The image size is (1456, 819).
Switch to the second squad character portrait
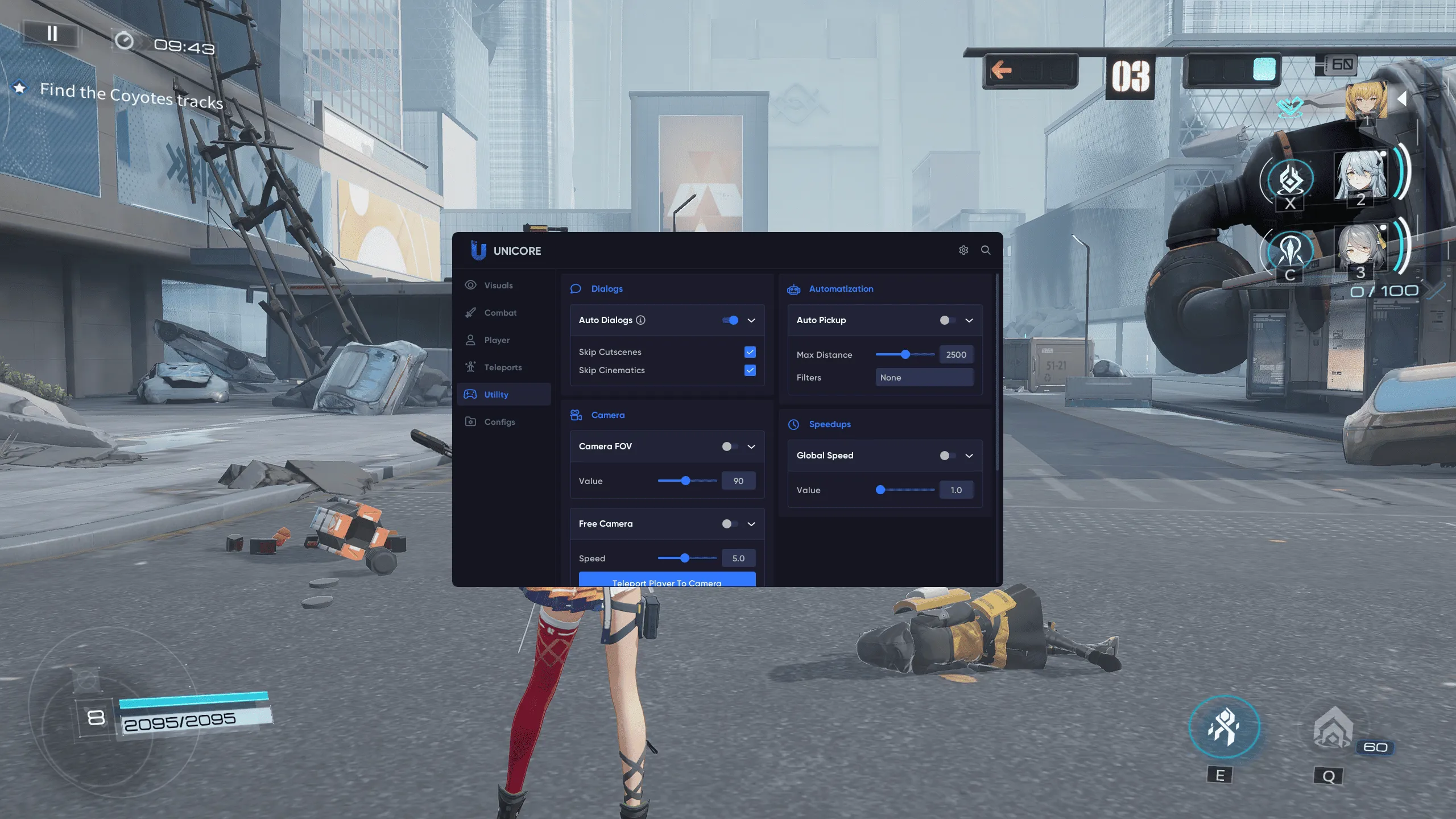pyautogui.click(x=1360, y=176)
